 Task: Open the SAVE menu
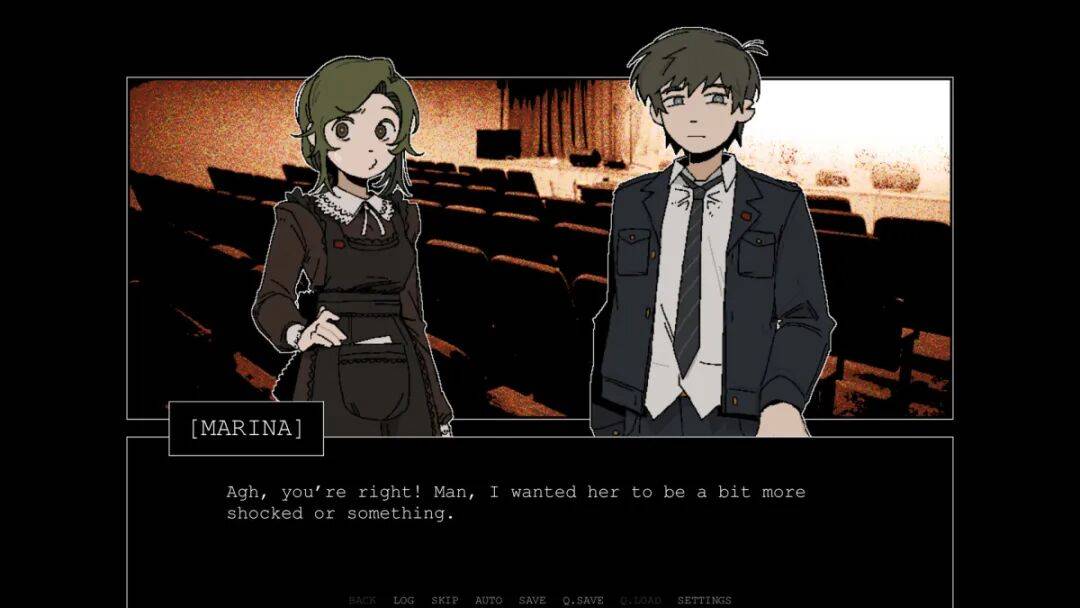[x=532, y=600]
